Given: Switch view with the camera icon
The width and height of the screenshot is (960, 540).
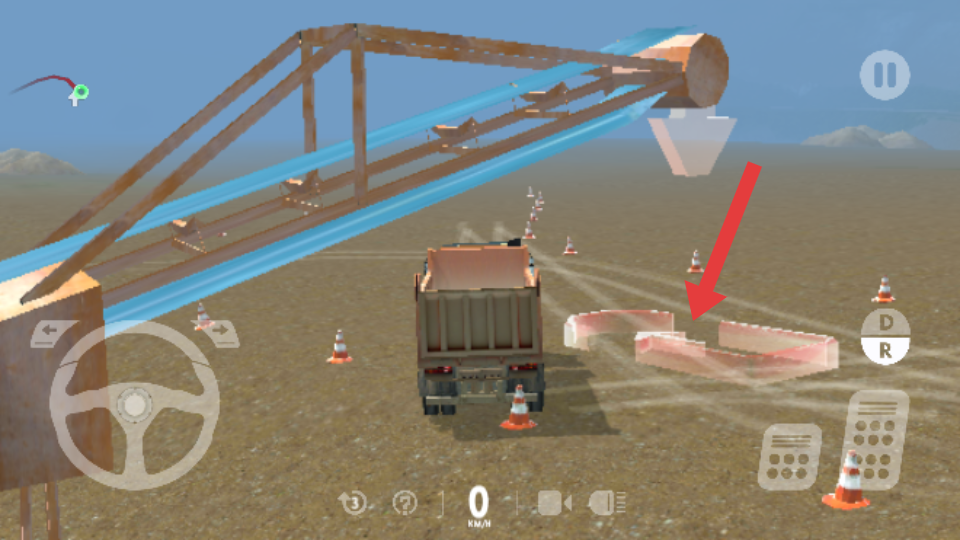Looking at the screenshot, I should coord(554,502).
